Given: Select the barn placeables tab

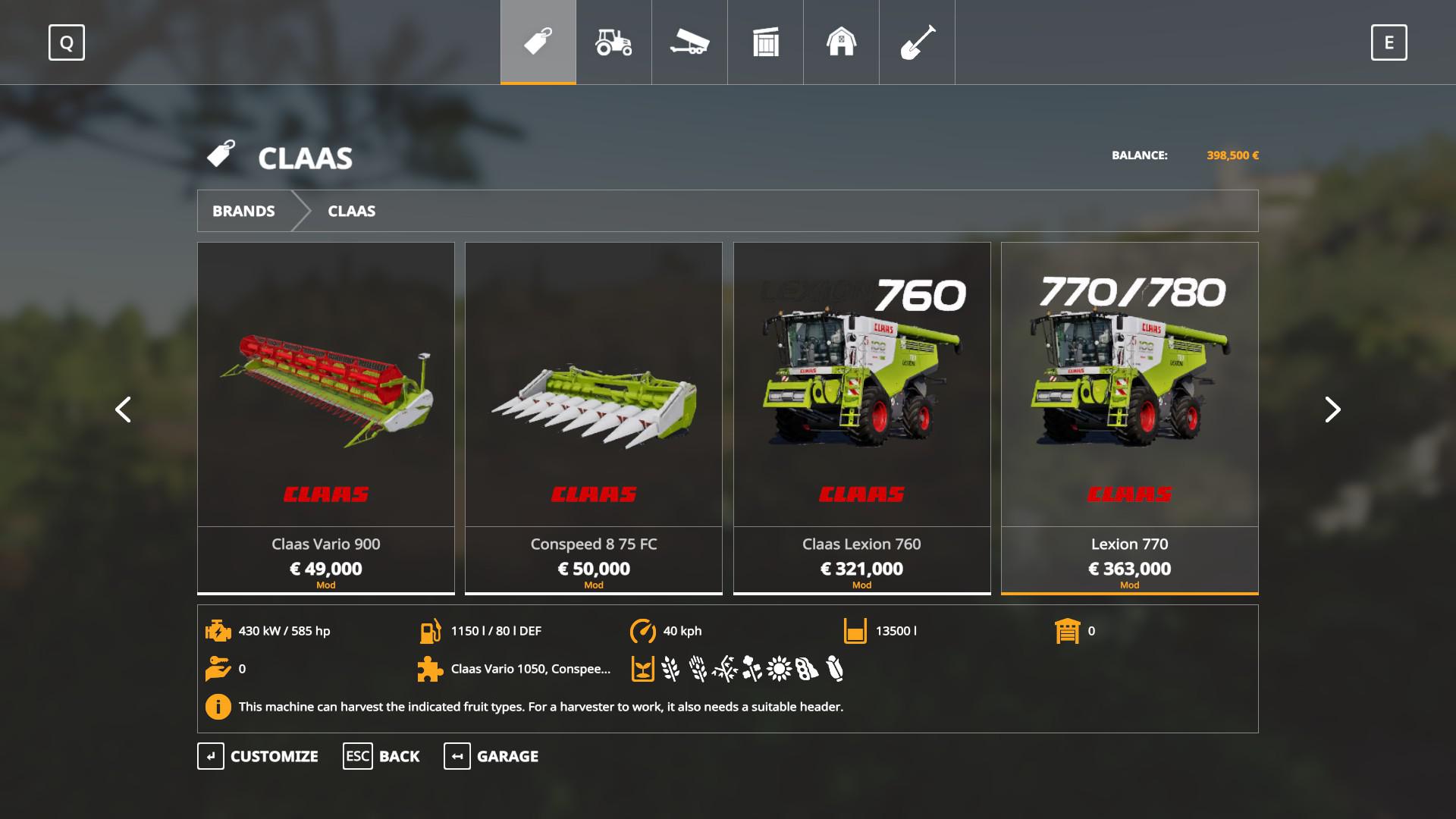Looking at the screenshot, I should coord(841,42).
